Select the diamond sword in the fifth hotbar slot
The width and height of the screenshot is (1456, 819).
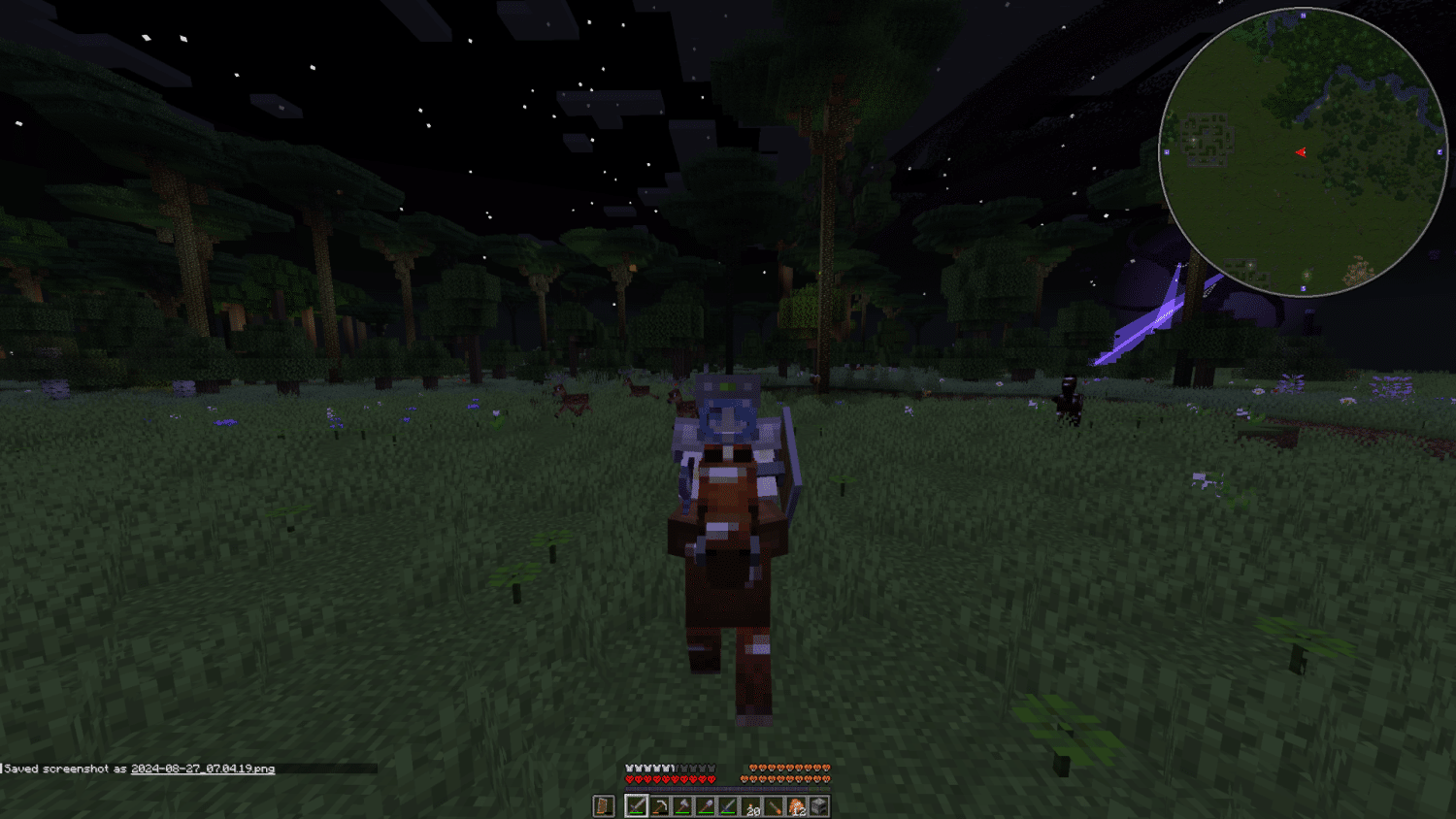pos(727,805)
